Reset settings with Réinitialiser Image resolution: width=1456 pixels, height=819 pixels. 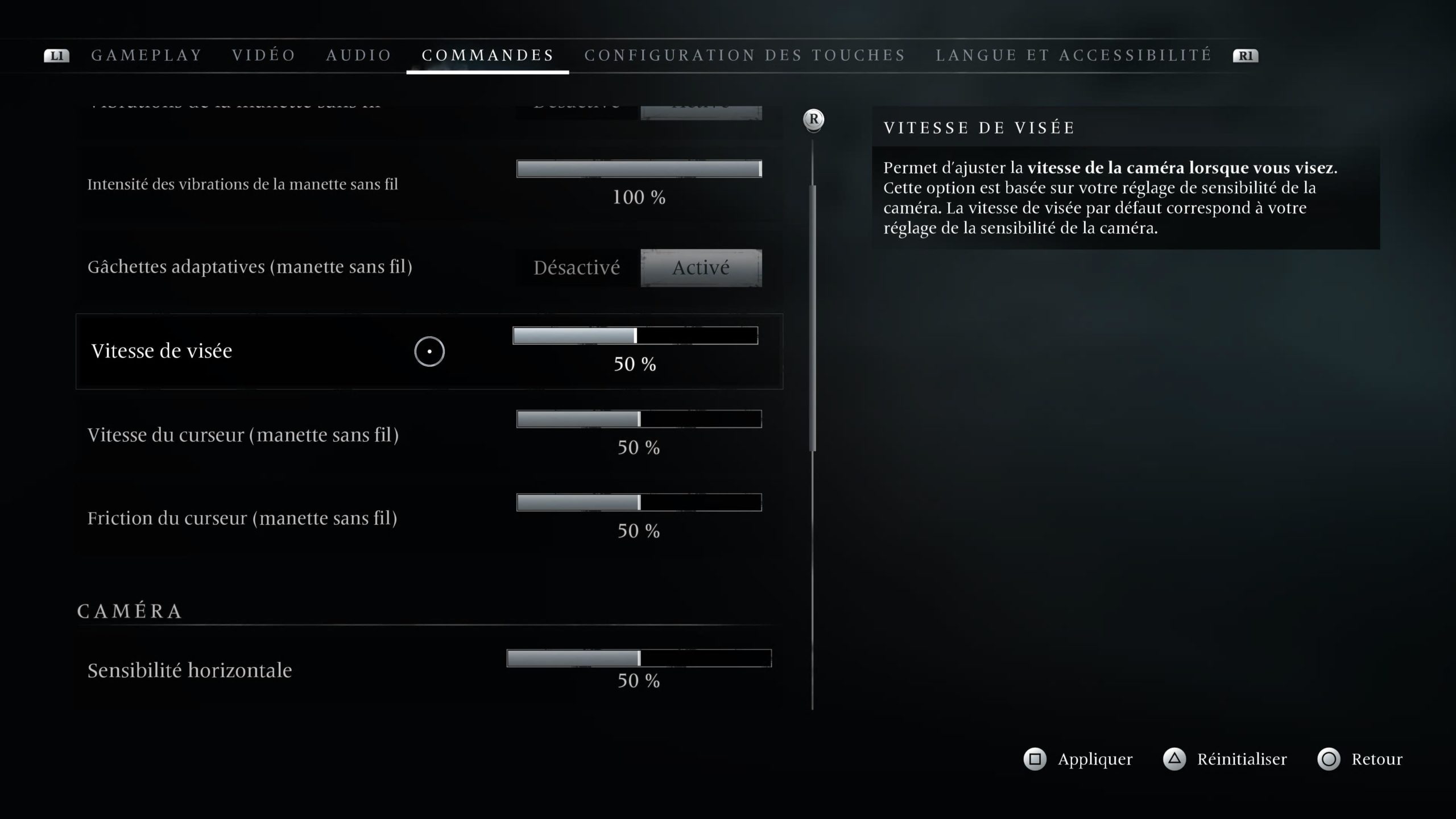click(x=1225, y=759)
